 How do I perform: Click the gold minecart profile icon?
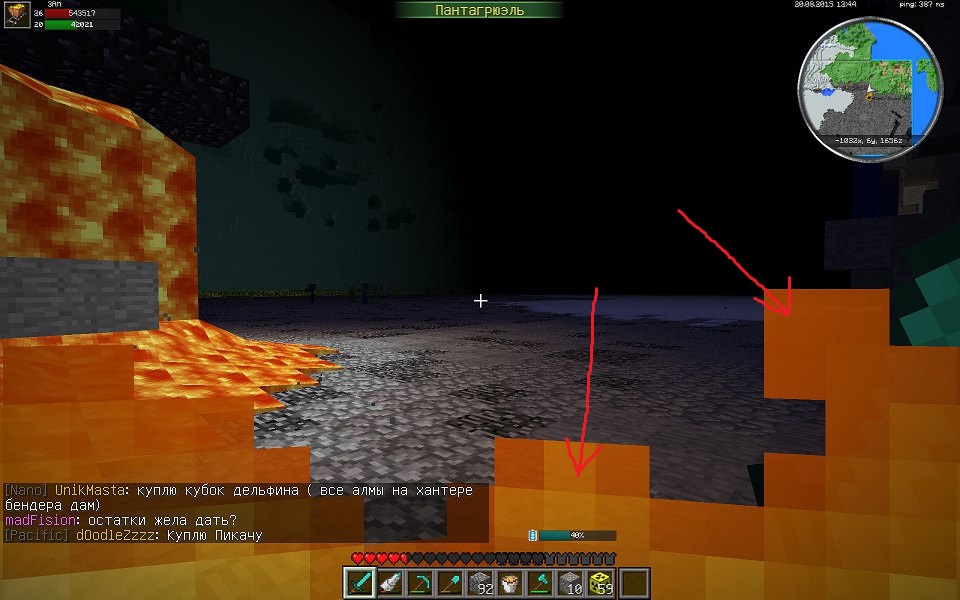[x=16, y=17]
